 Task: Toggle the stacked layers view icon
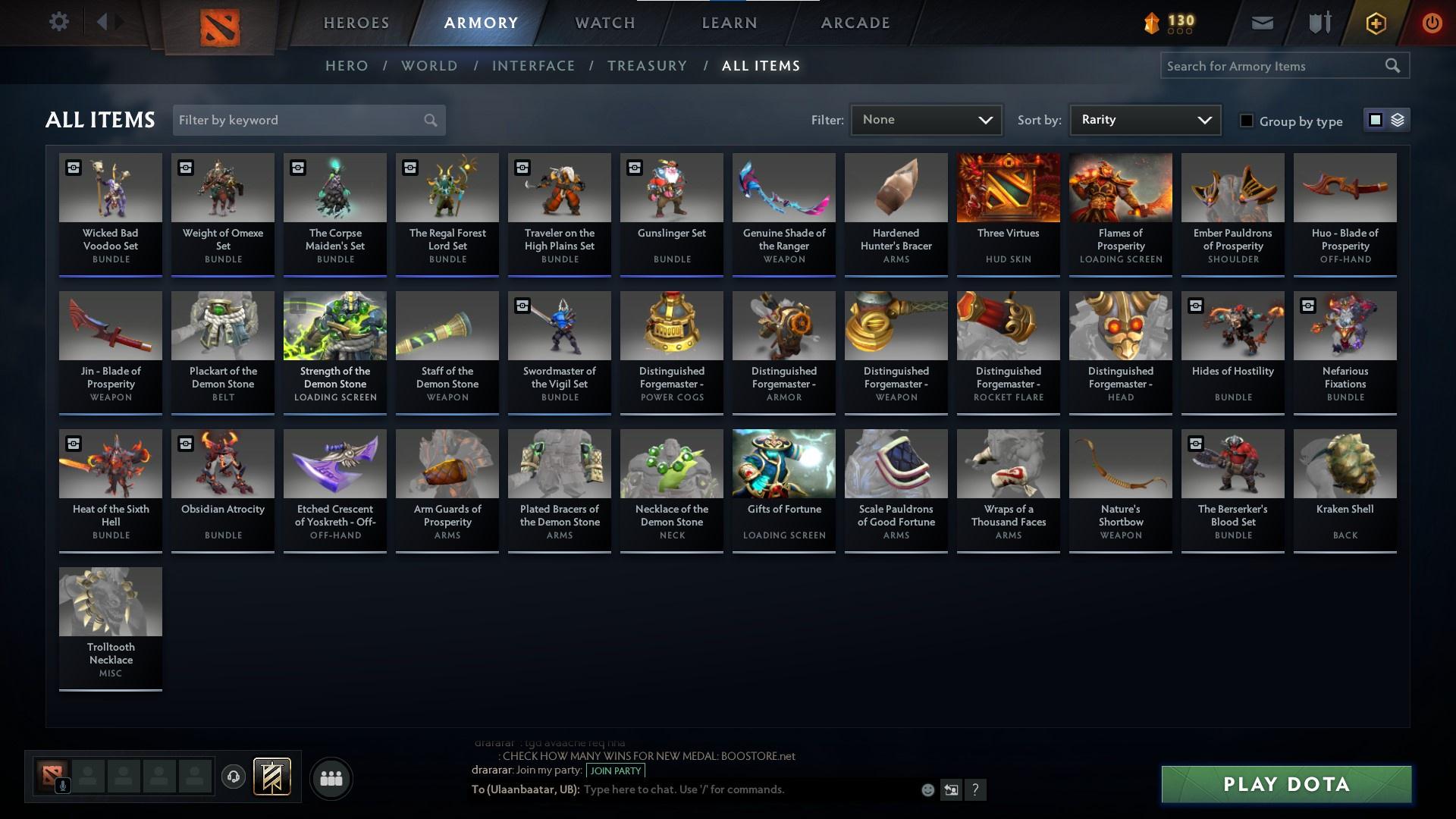[1398, 119]
